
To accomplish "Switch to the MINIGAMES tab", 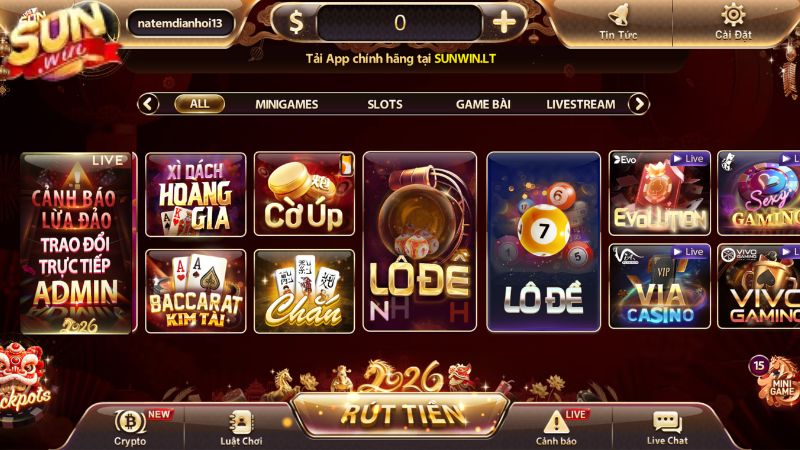I will pyautogui.click(x=286, y=104).
